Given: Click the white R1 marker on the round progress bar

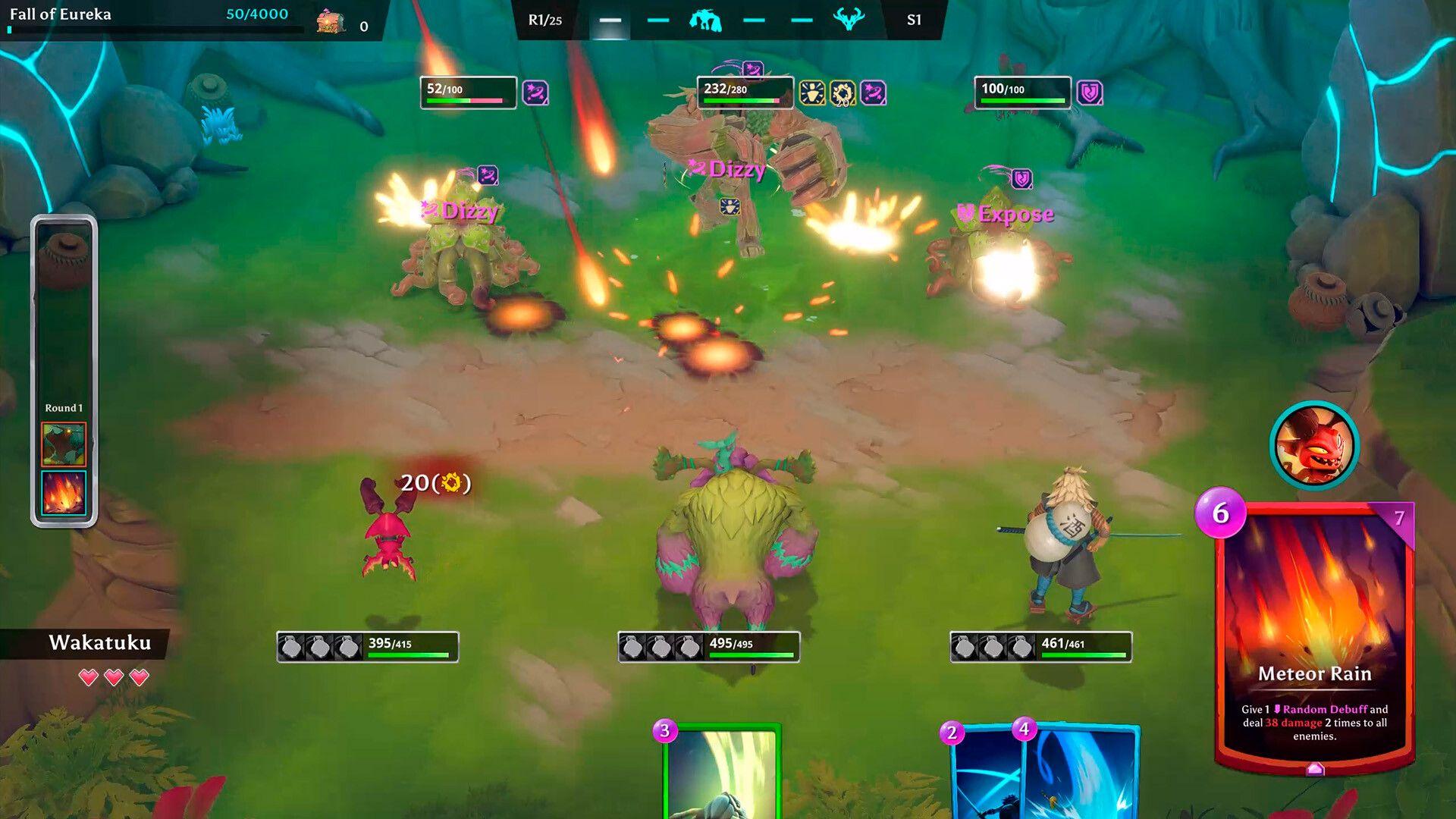Looking at the screenshot, I should [x=609, y=21].
